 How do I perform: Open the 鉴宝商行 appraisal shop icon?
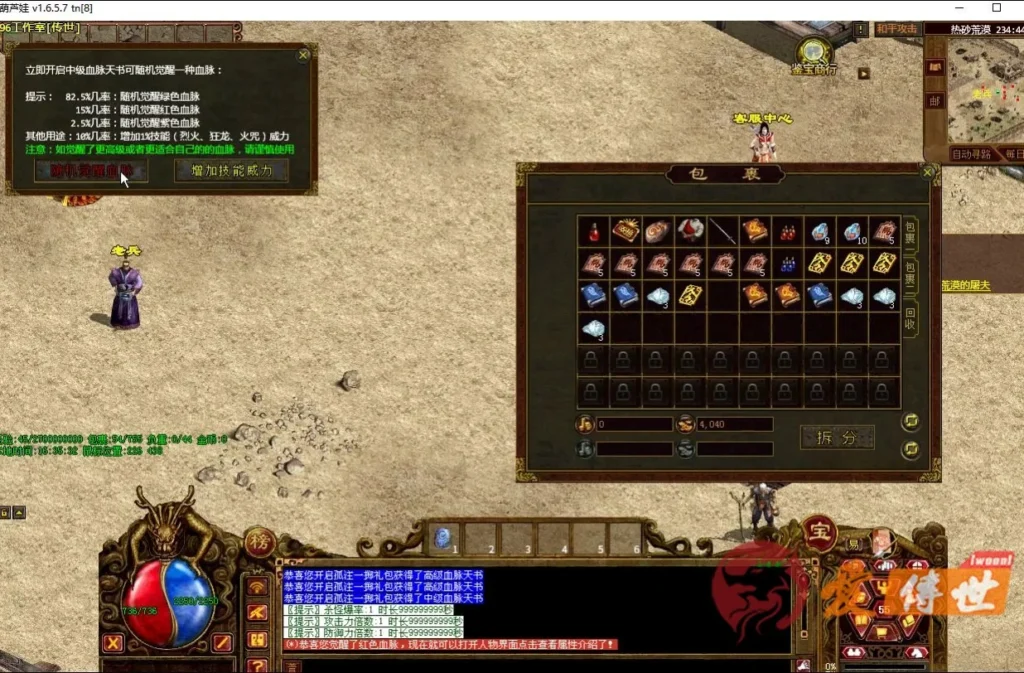[815, 54]
